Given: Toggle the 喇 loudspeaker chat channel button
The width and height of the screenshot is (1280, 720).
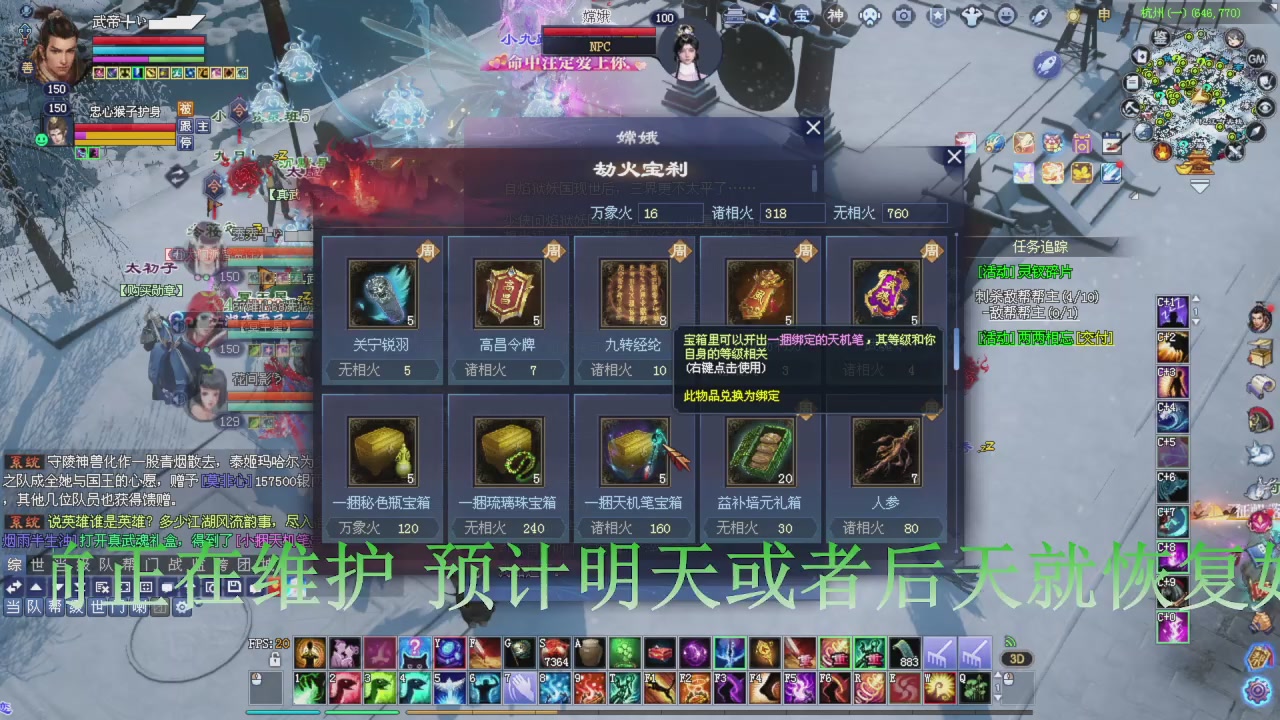Looking at the screenshot, I should tap(139, 607).
